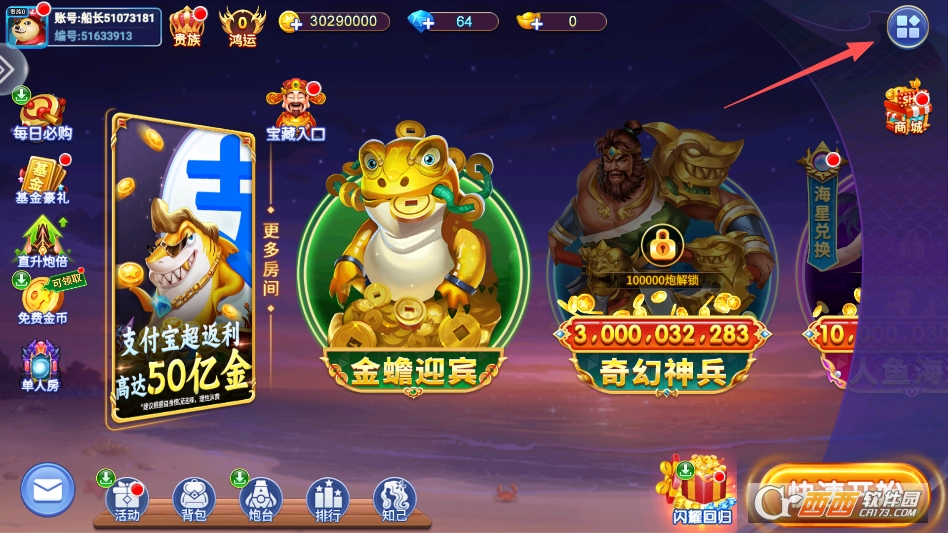
Task: Open the four-square menu button
Action: point(907,28)
